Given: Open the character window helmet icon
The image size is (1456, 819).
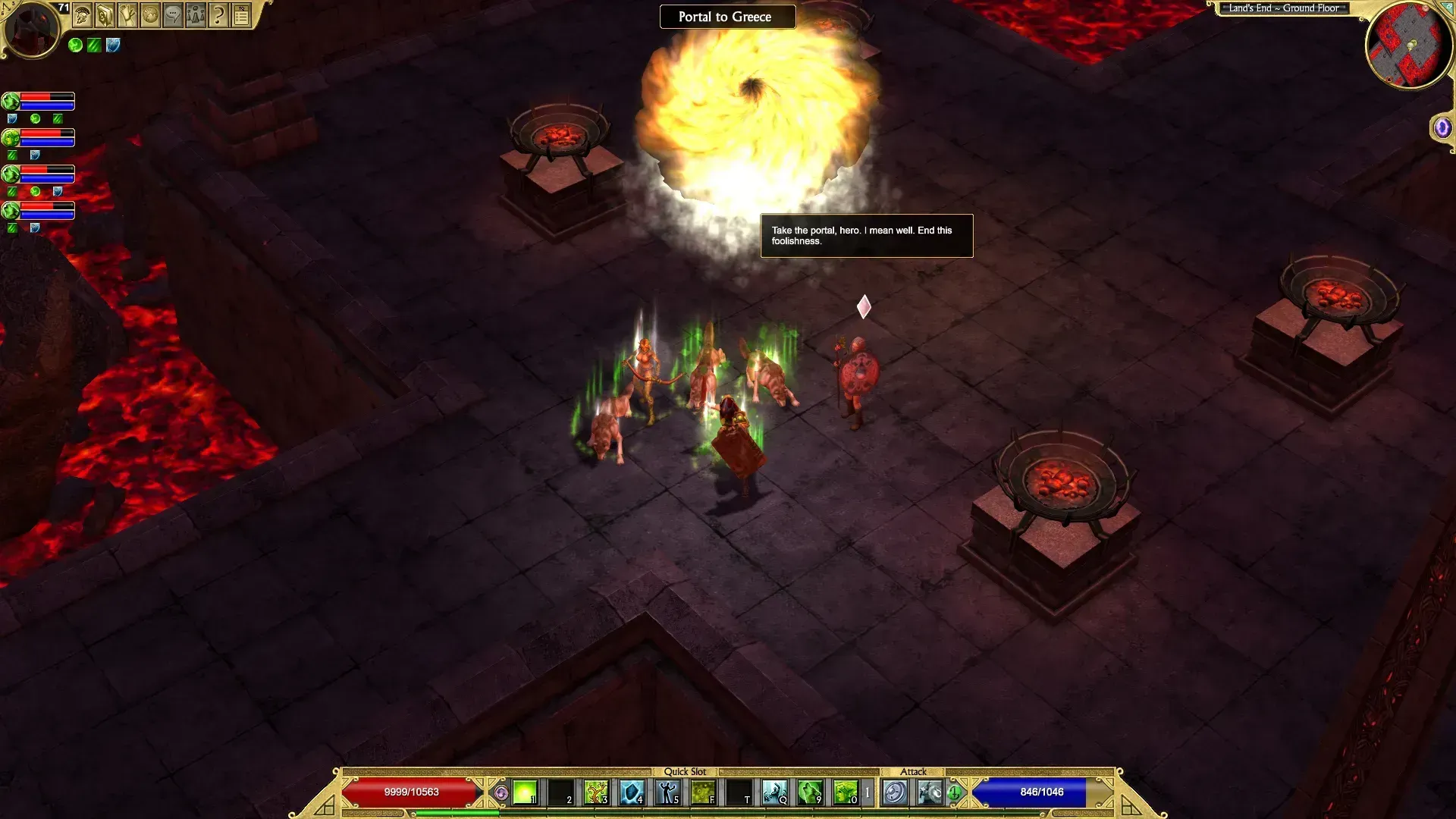Looking at the screenshot, I should (83, 14).
